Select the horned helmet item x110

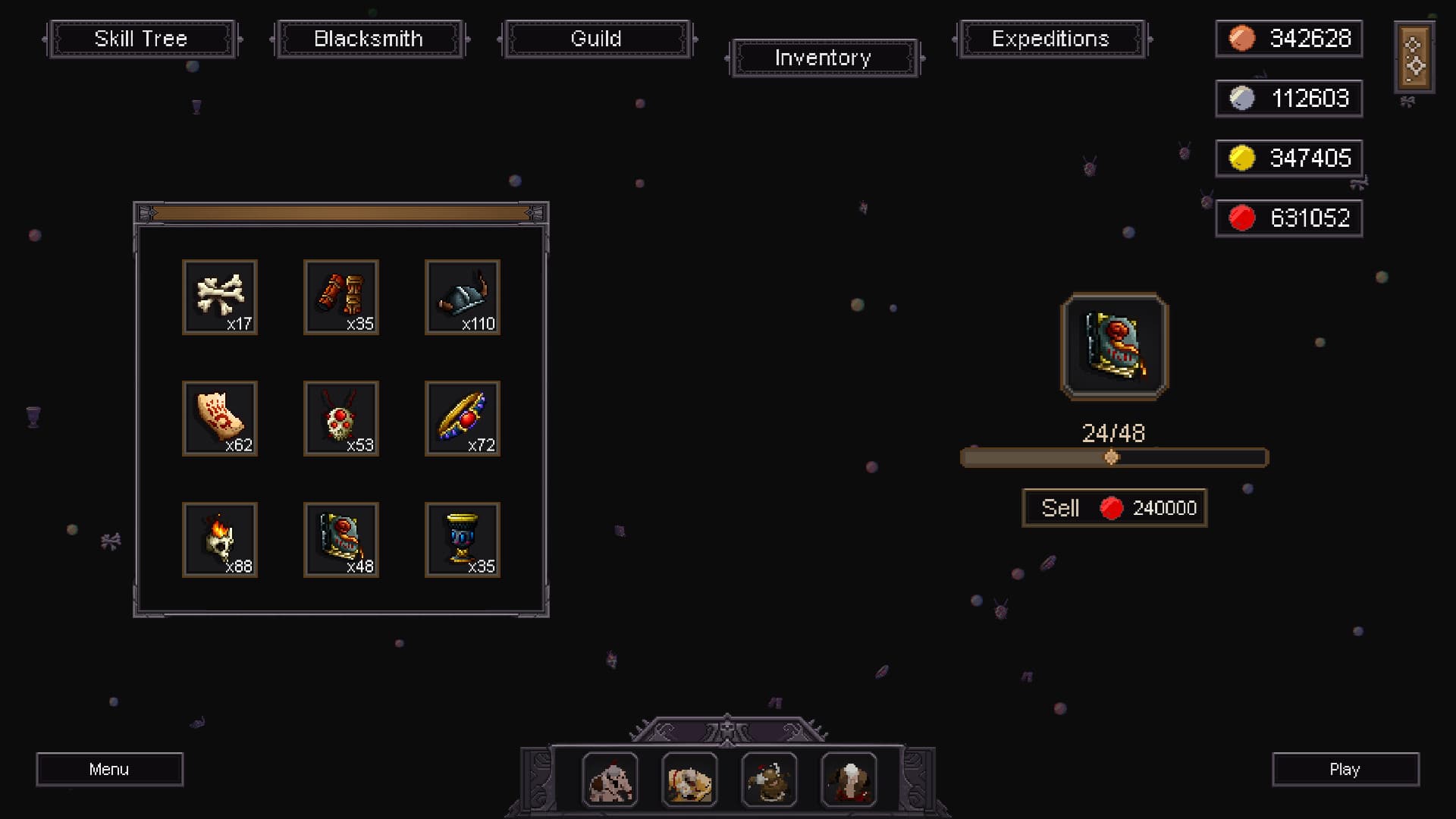point(462,297)
